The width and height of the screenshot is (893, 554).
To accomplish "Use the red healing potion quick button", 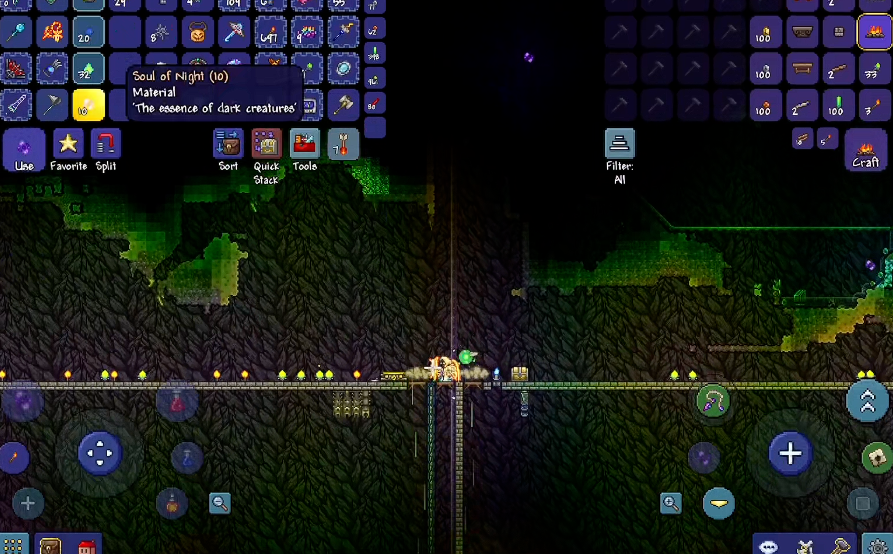I will [x=178, y=403].
